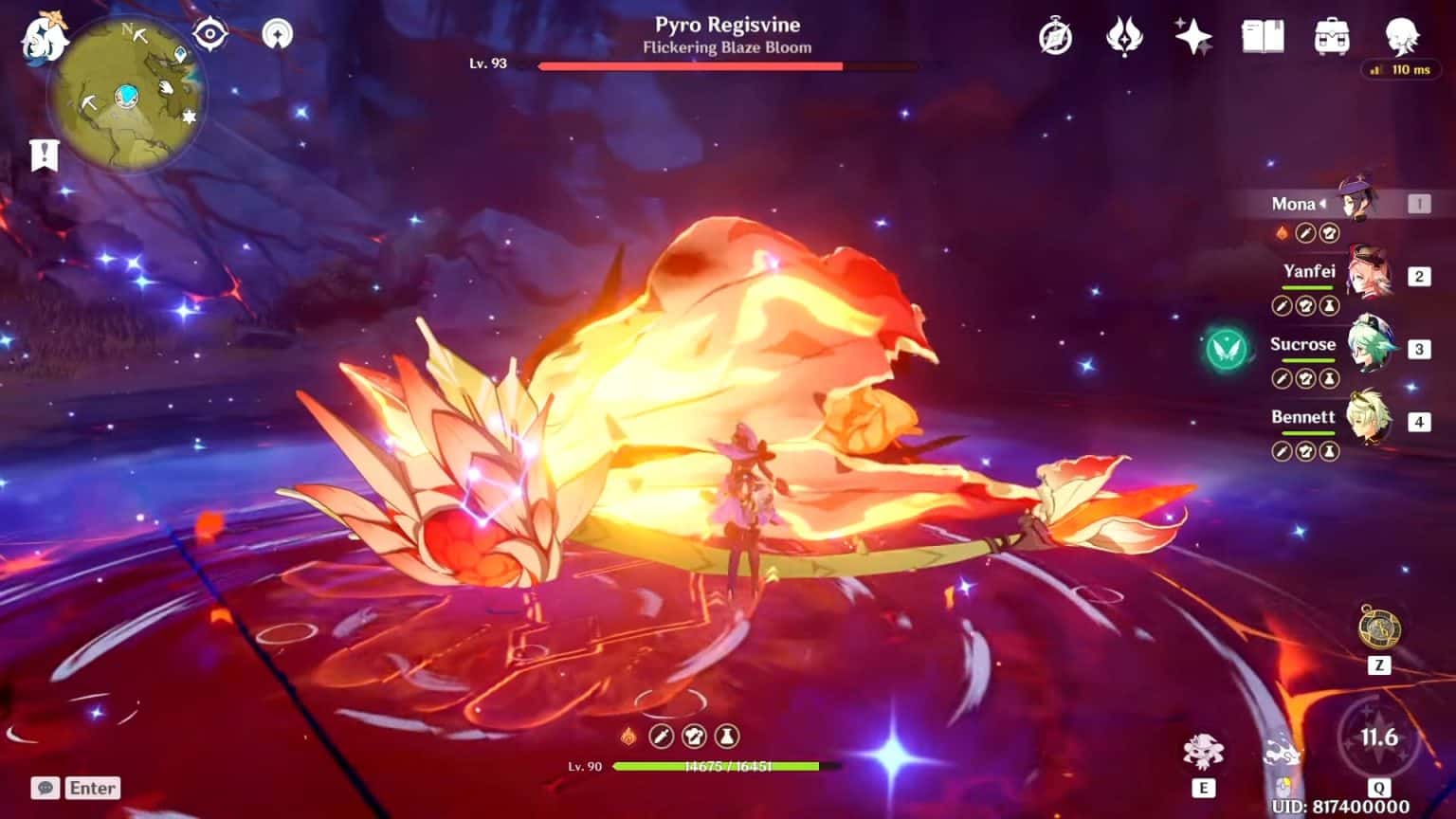Activate Mona's Elemental Burst

(x=1378, y=738)
